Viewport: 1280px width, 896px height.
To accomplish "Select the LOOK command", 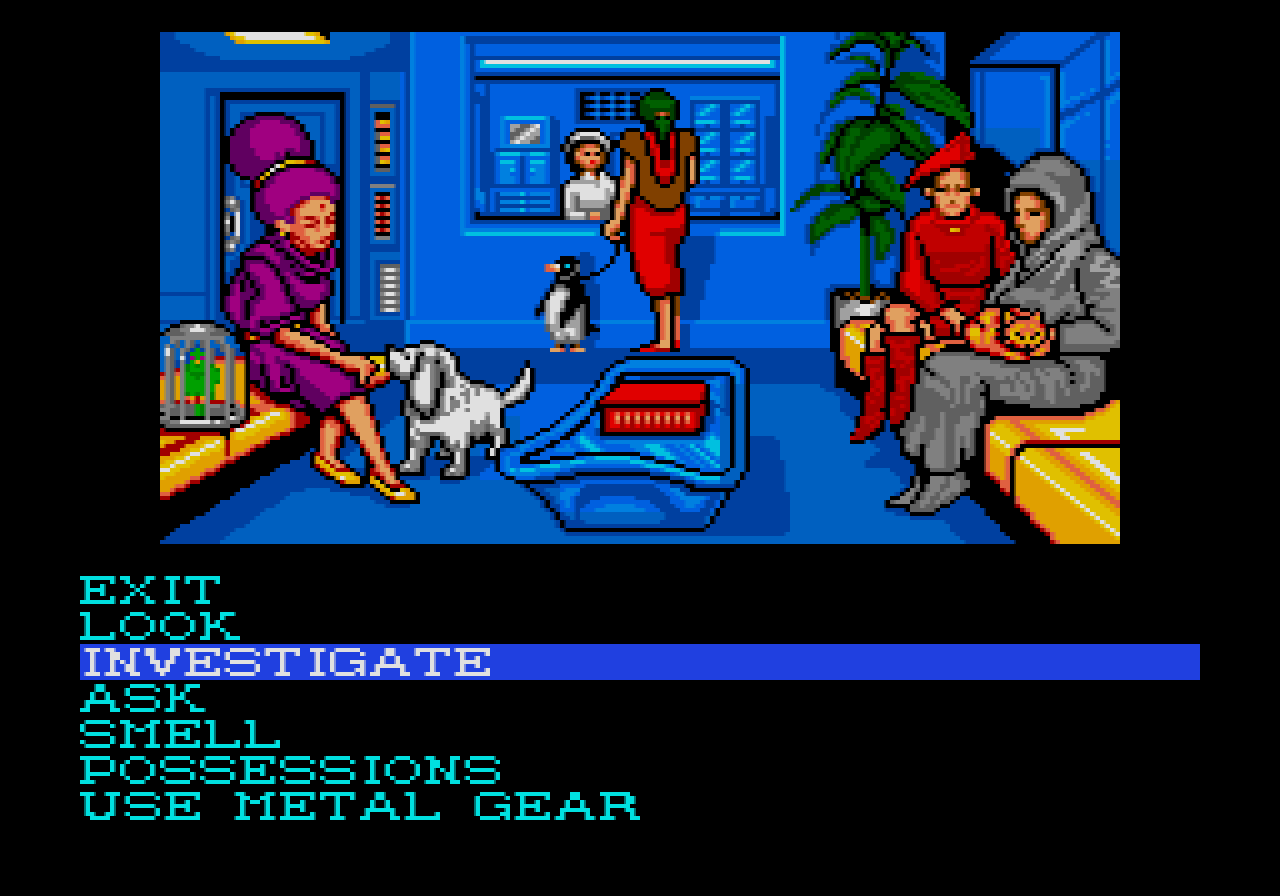I will coord(160,625).
